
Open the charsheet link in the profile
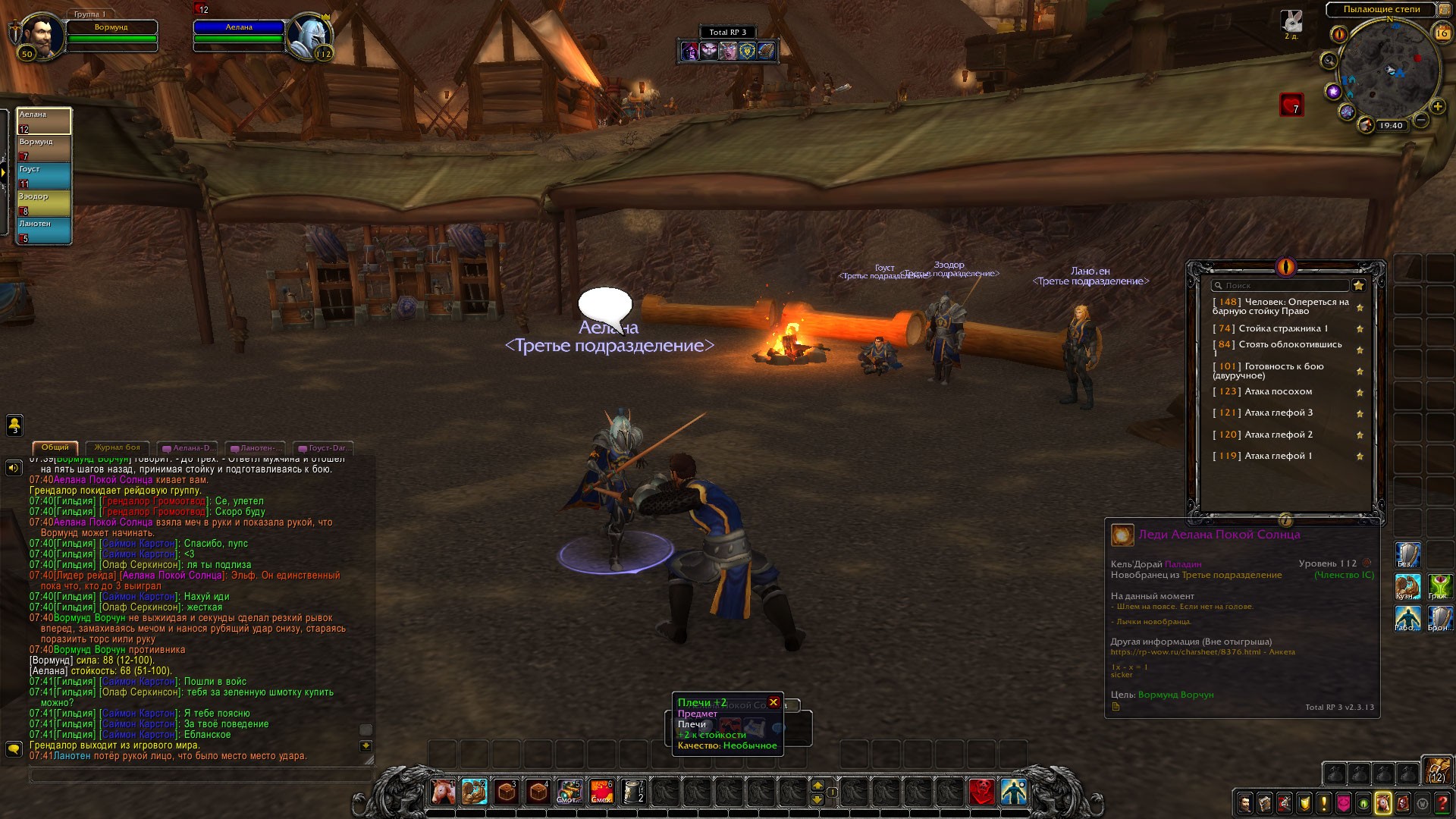coord(1186,652)
